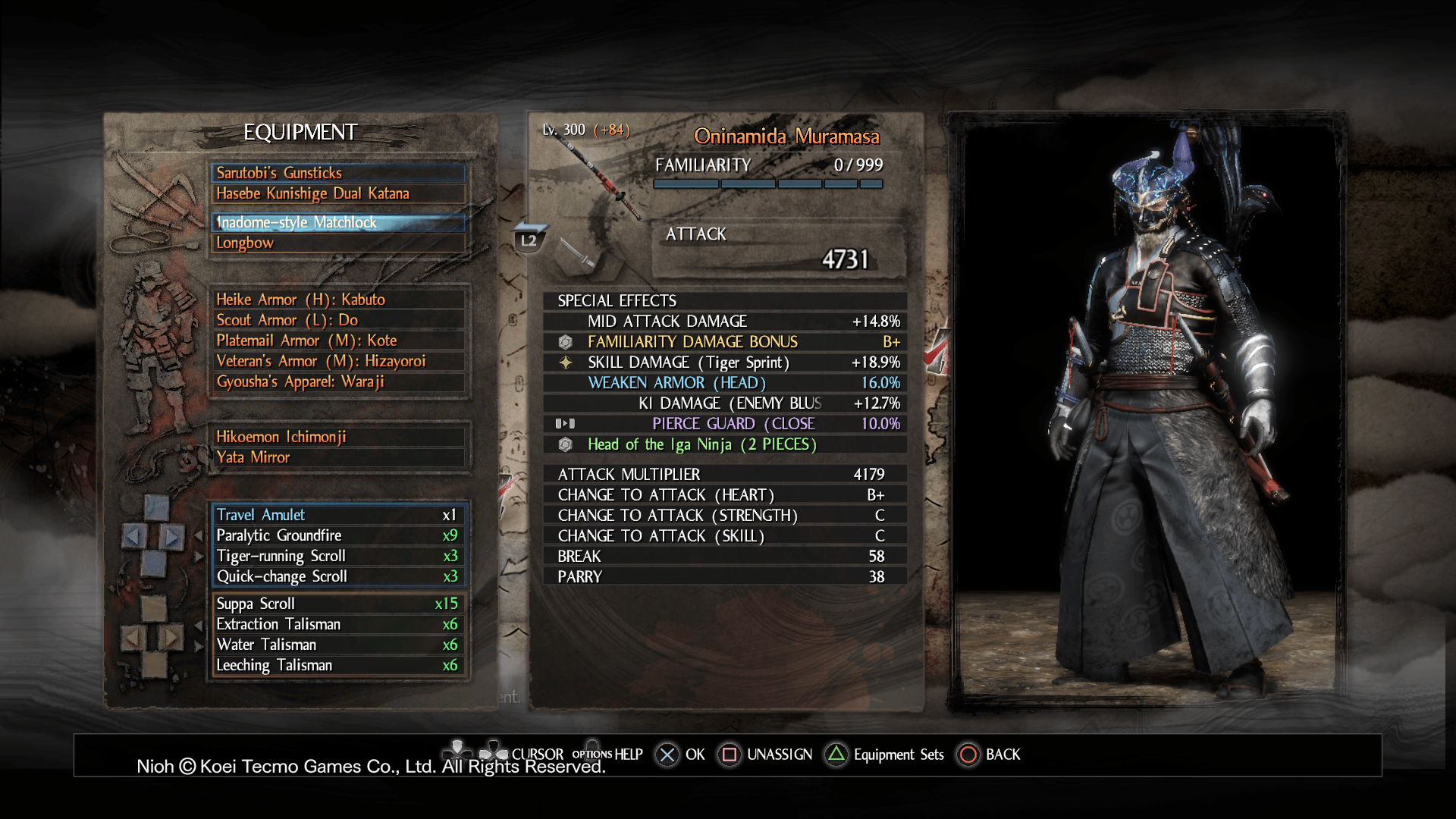
Task: Click the cross (X) OK icon
Action: [666, 755]
